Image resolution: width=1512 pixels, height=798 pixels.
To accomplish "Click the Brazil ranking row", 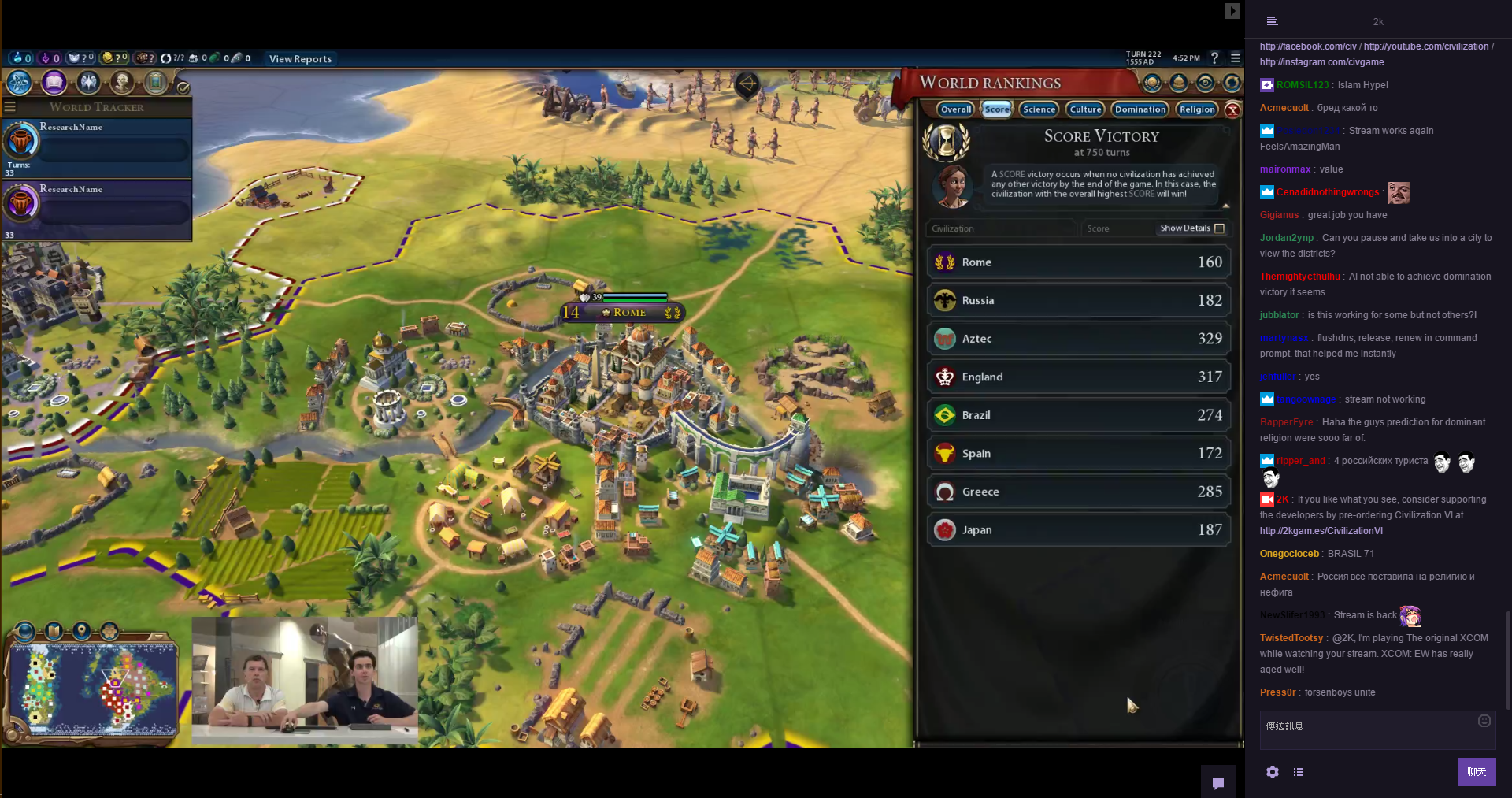I will pos(1078,415).
